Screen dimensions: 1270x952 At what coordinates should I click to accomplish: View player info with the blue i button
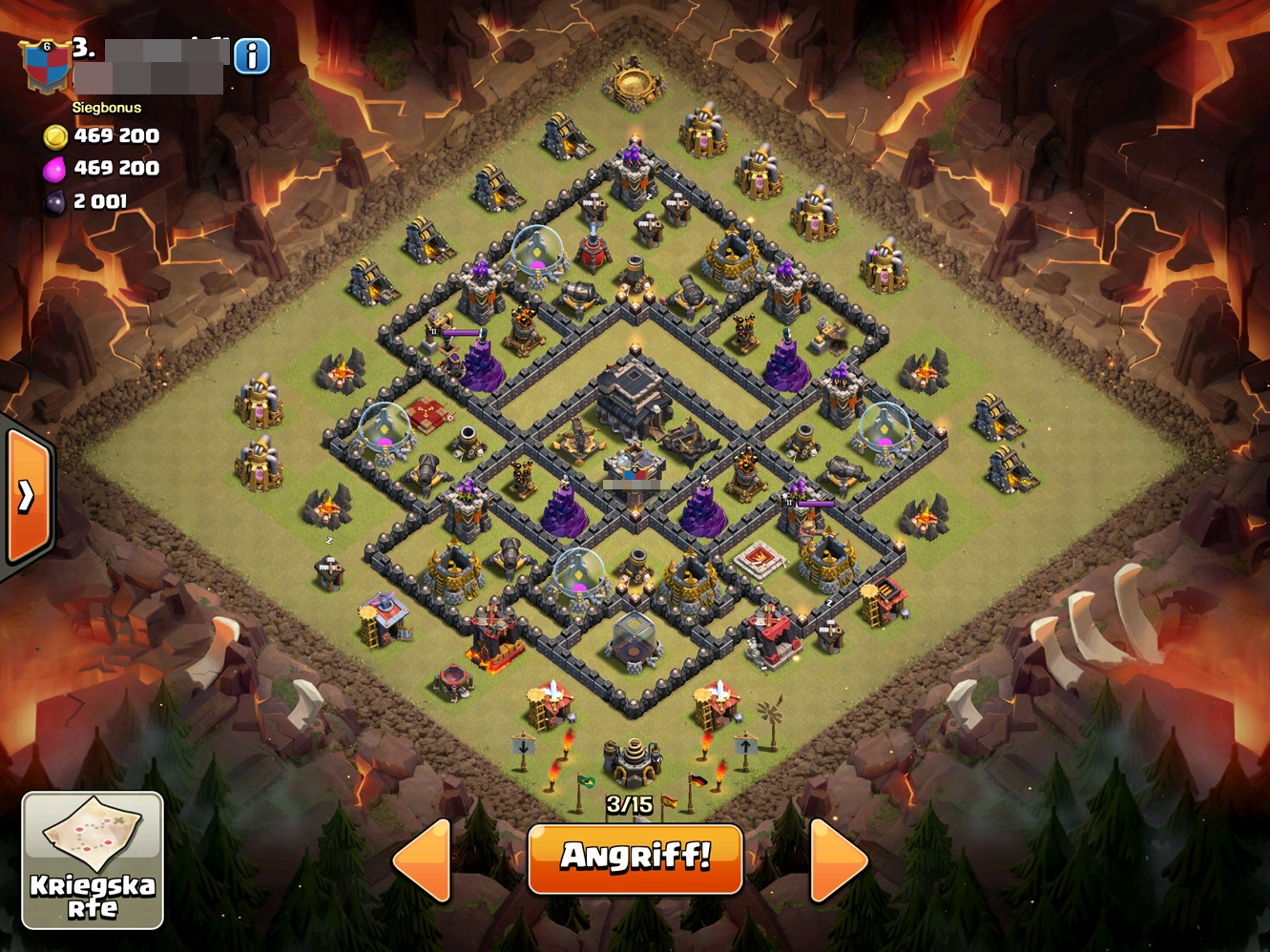click(x=252, y=56)
